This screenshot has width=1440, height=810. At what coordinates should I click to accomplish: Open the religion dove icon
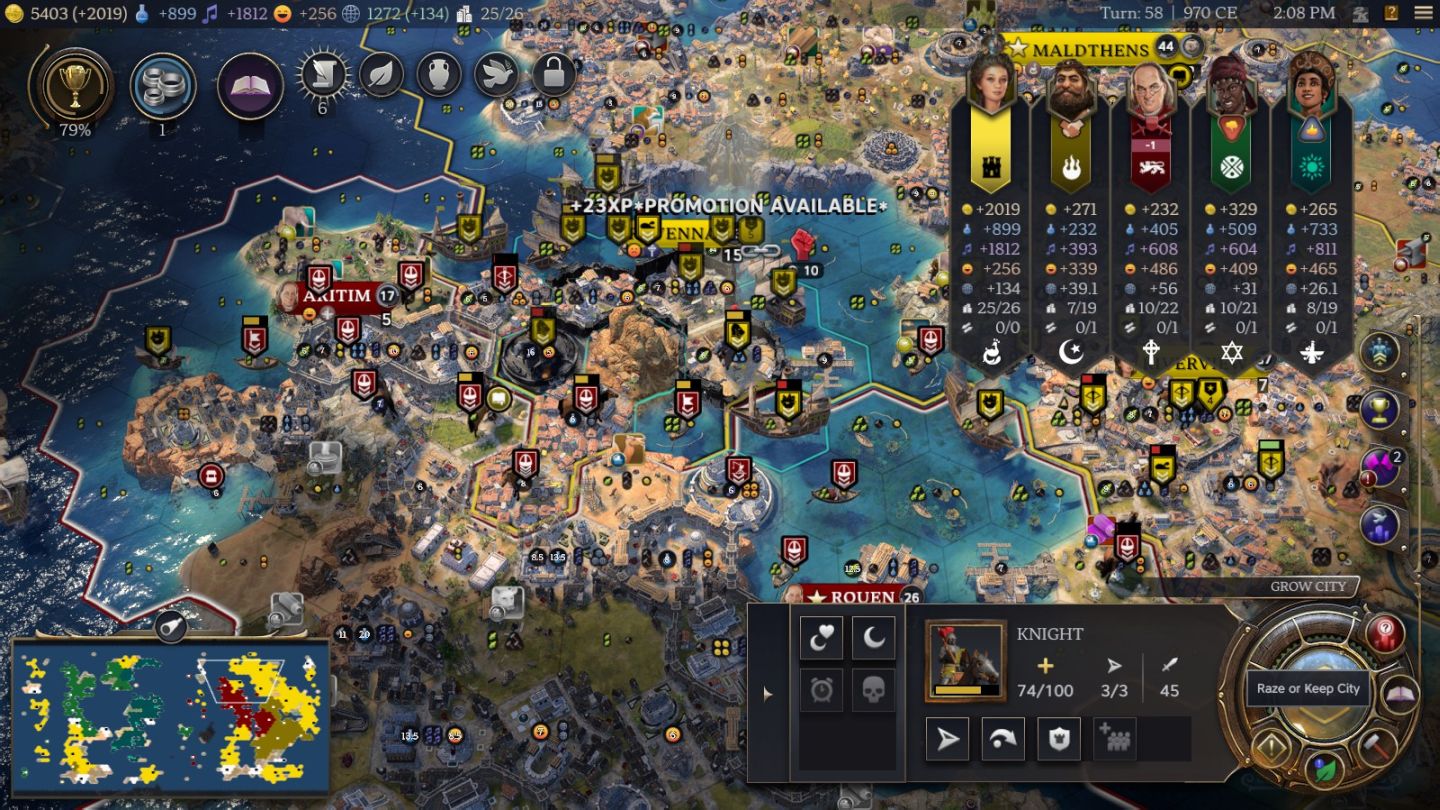click(x=497, y=74)
